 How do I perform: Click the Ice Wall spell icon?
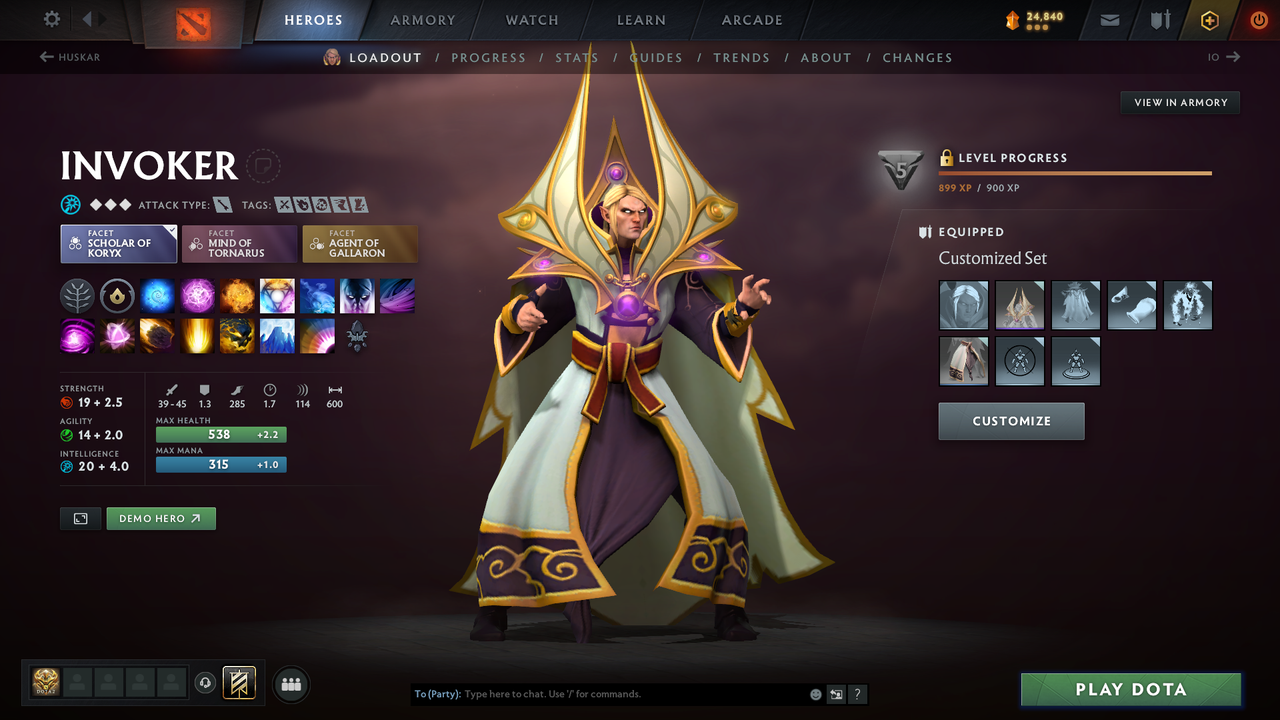(x=277, y=336)
